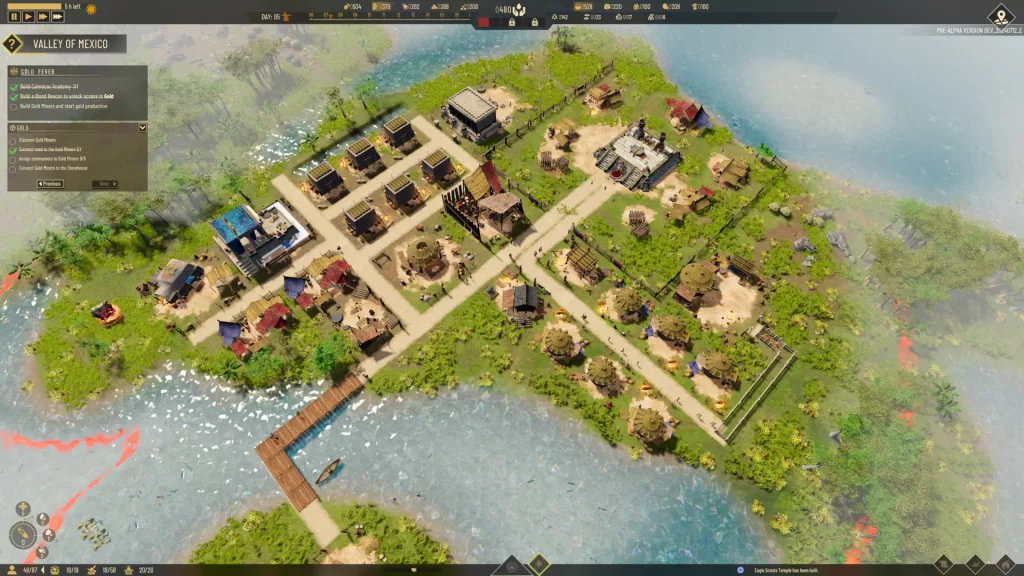This screenshot has width=1024, height=576.
Task: Click the large round build wheel button
Action: tap(22, 535)
